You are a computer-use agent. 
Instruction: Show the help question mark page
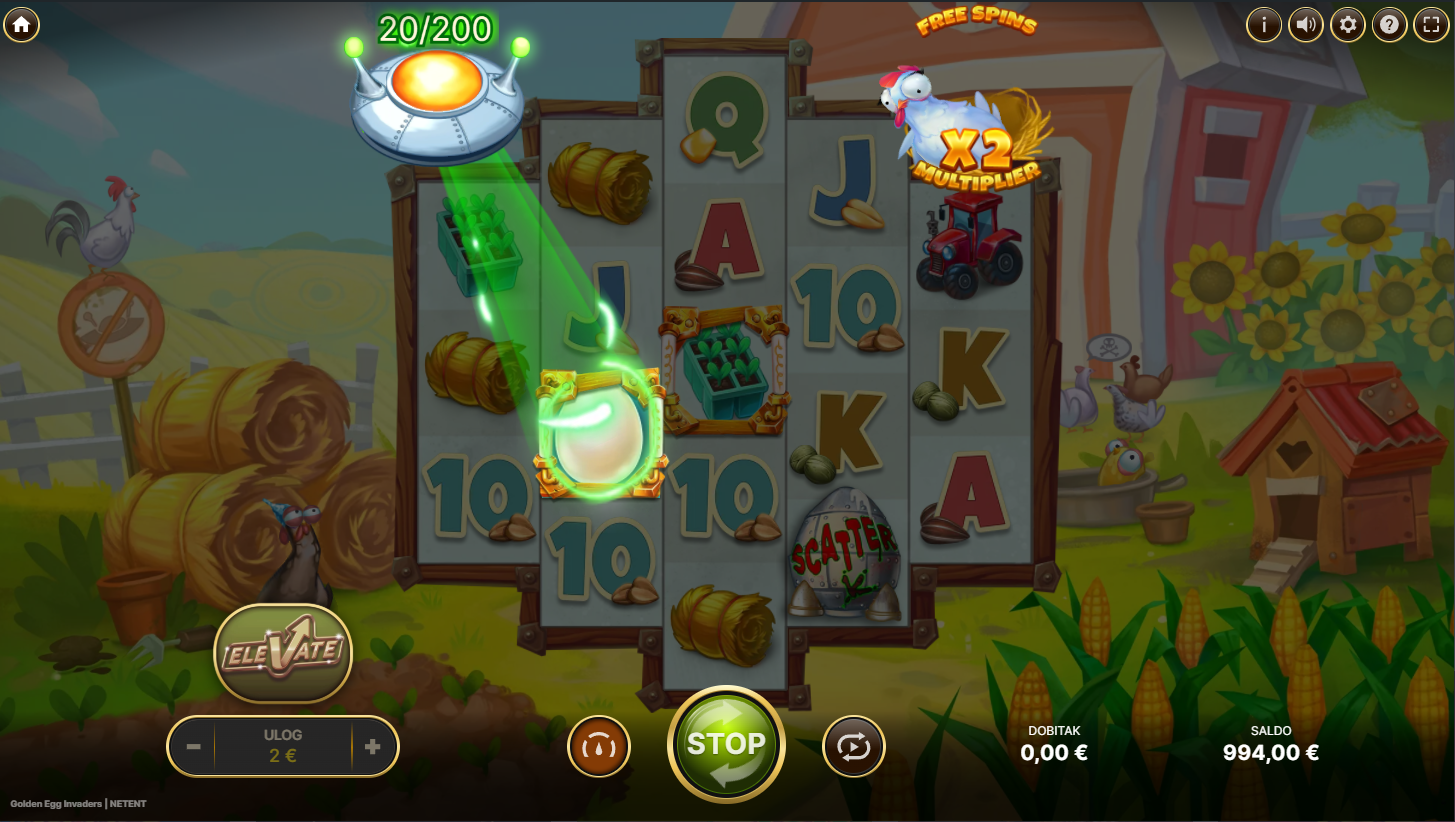point(1389,25)
